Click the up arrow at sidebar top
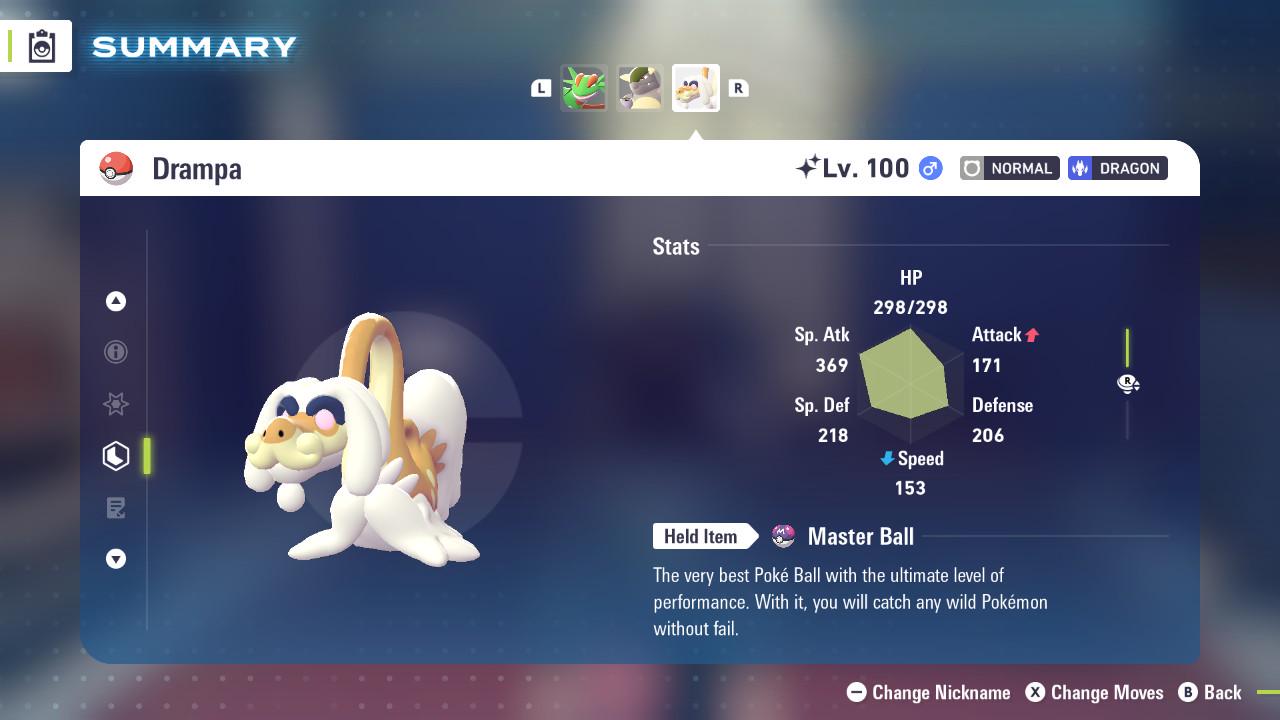Viewport: 1280px width, 720px height. pyautogui.click(x=116, y=301)
